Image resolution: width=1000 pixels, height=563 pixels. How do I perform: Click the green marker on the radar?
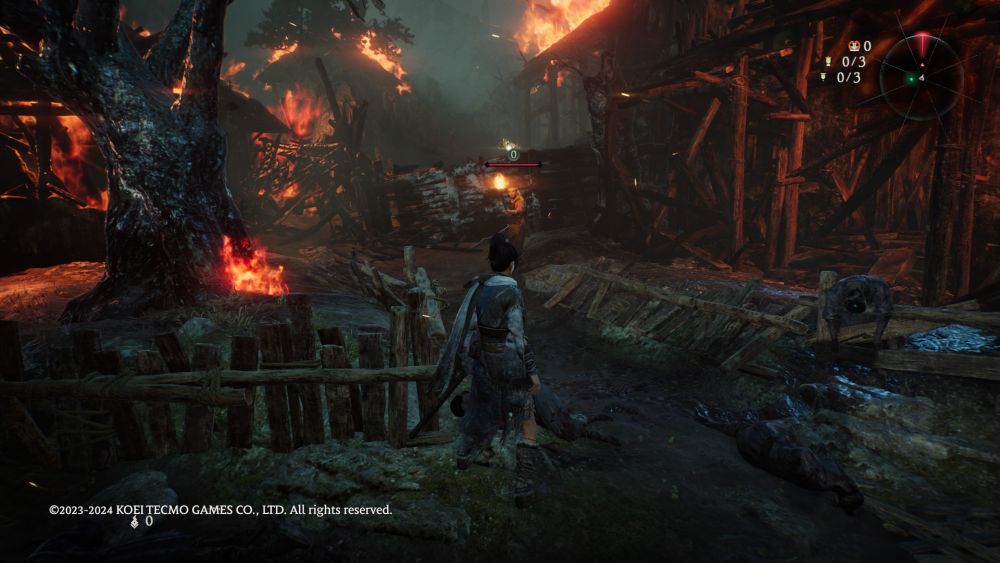point(911,79)
